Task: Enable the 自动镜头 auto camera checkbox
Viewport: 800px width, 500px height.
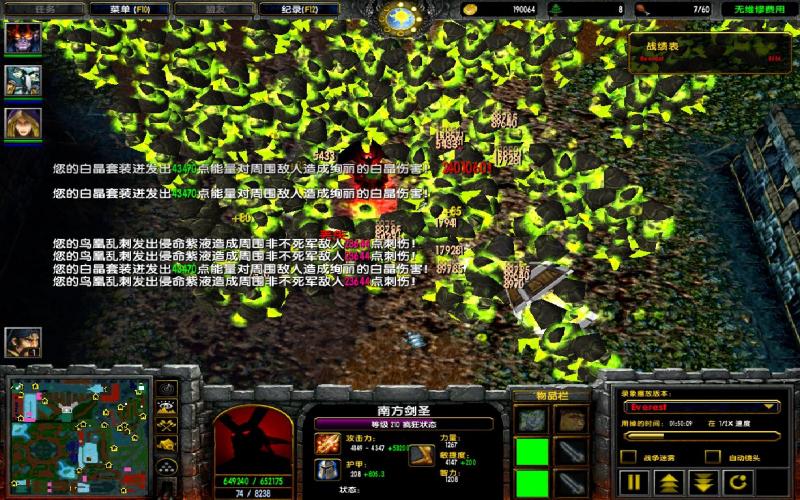Action: click(712, 457)
